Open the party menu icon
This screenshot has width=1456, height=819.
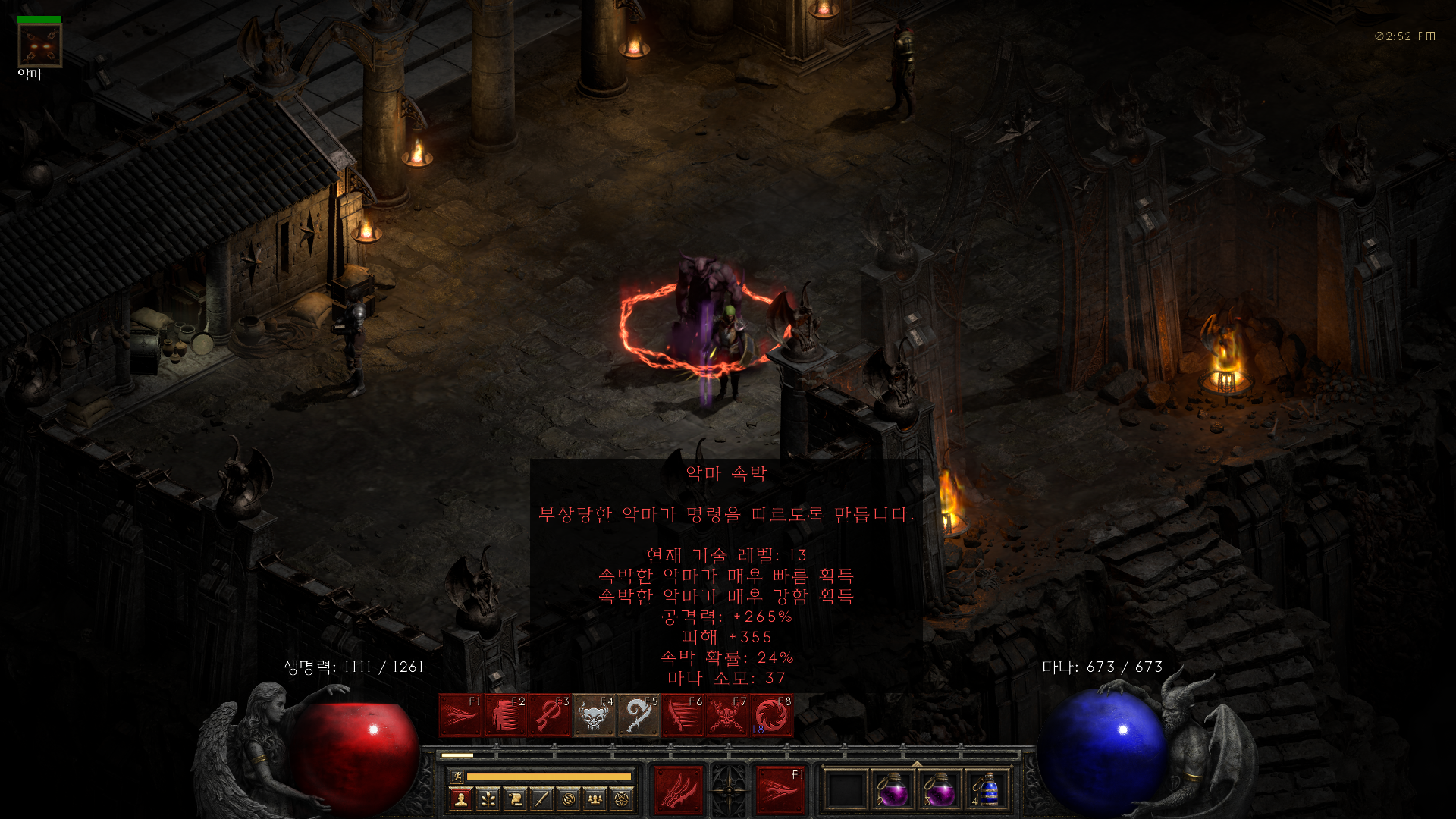[x=595, y=799]
